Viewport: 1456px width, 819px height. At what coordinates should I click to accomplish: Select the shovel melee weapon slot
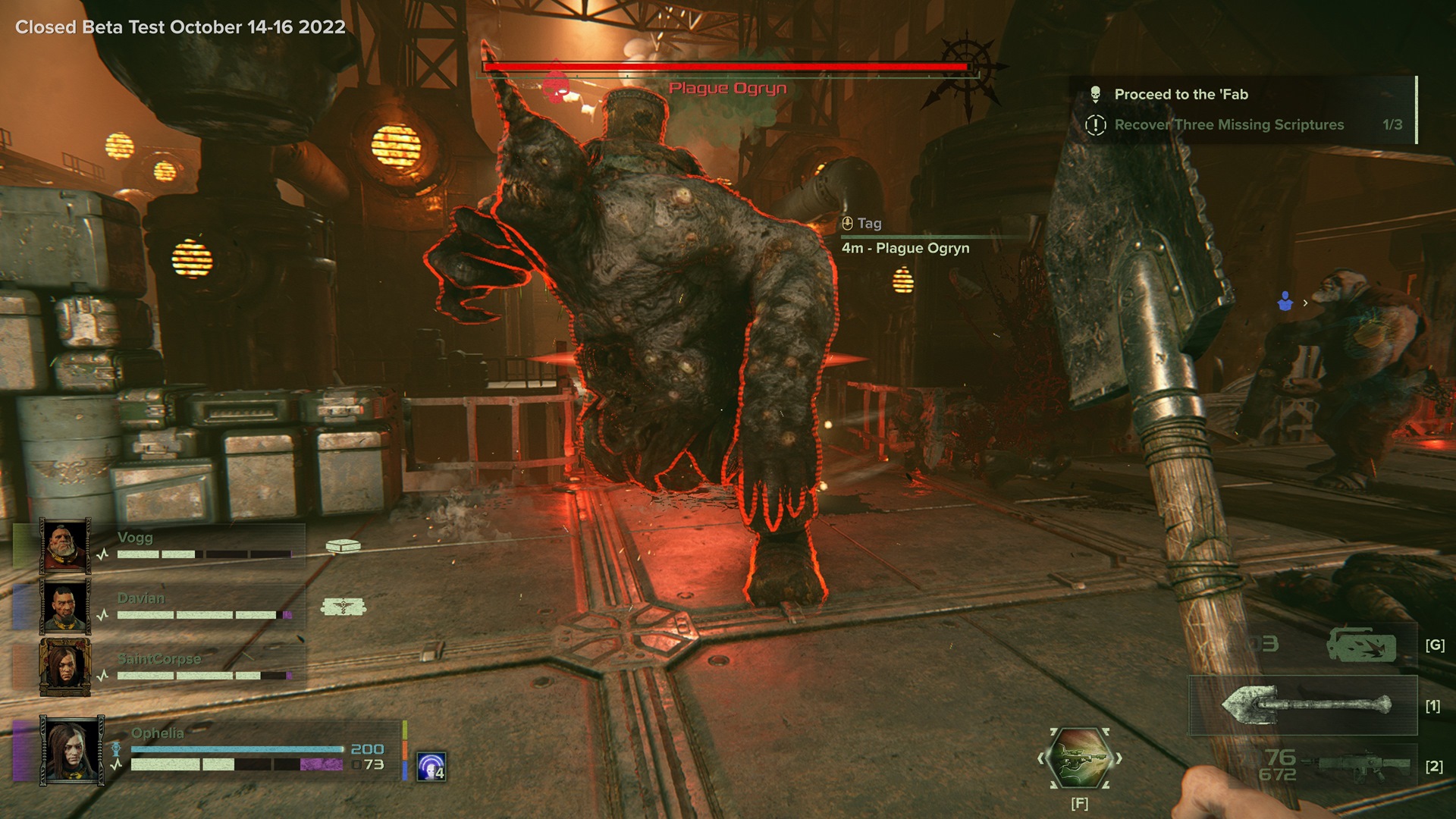(1306, 706)
